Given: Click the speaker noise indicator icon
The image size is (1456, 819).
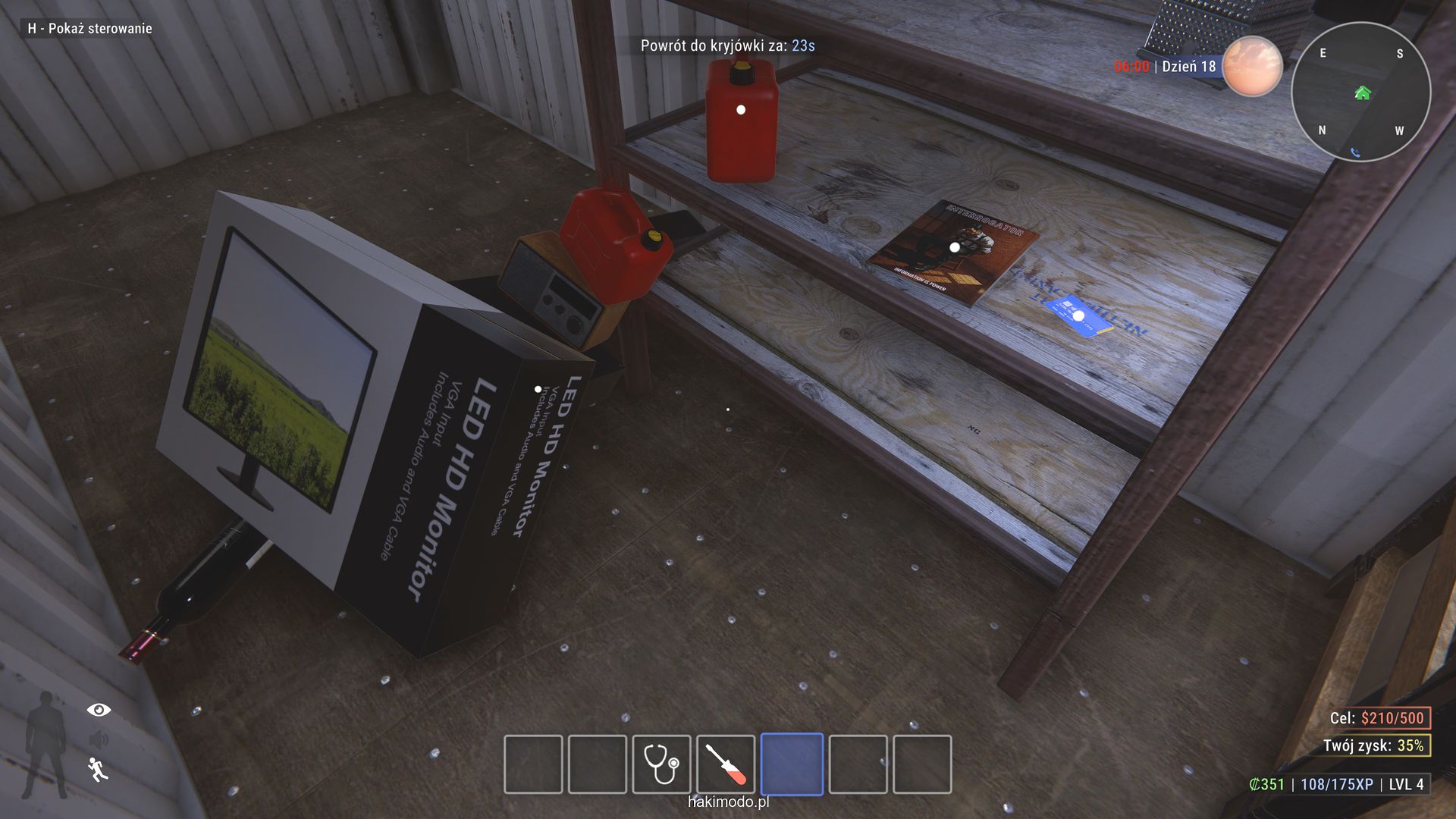Looking at the screenshot, I should coord(98,739).
